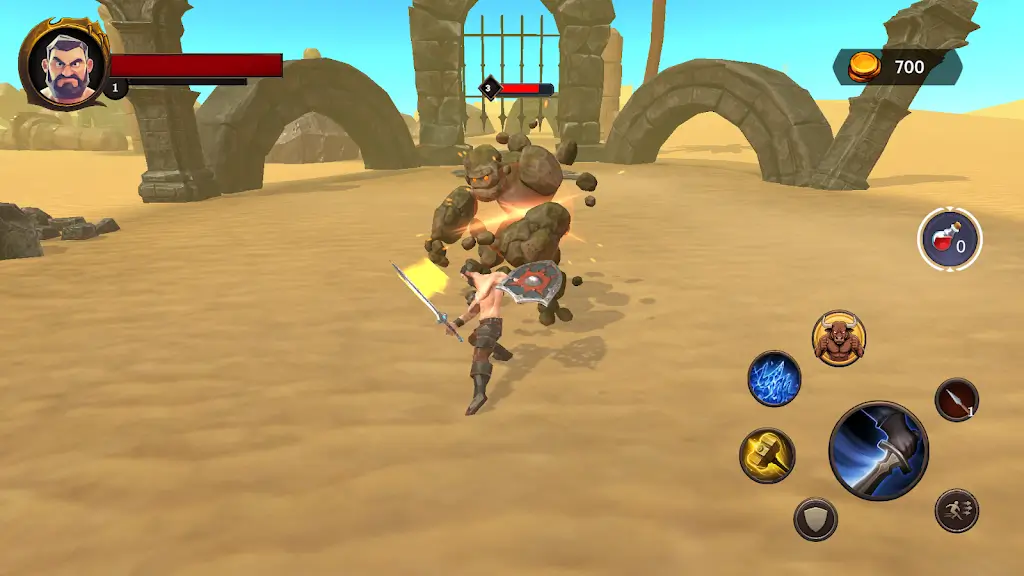Tap the gold coin counter

pyautogui.click(x=896, y=67)
